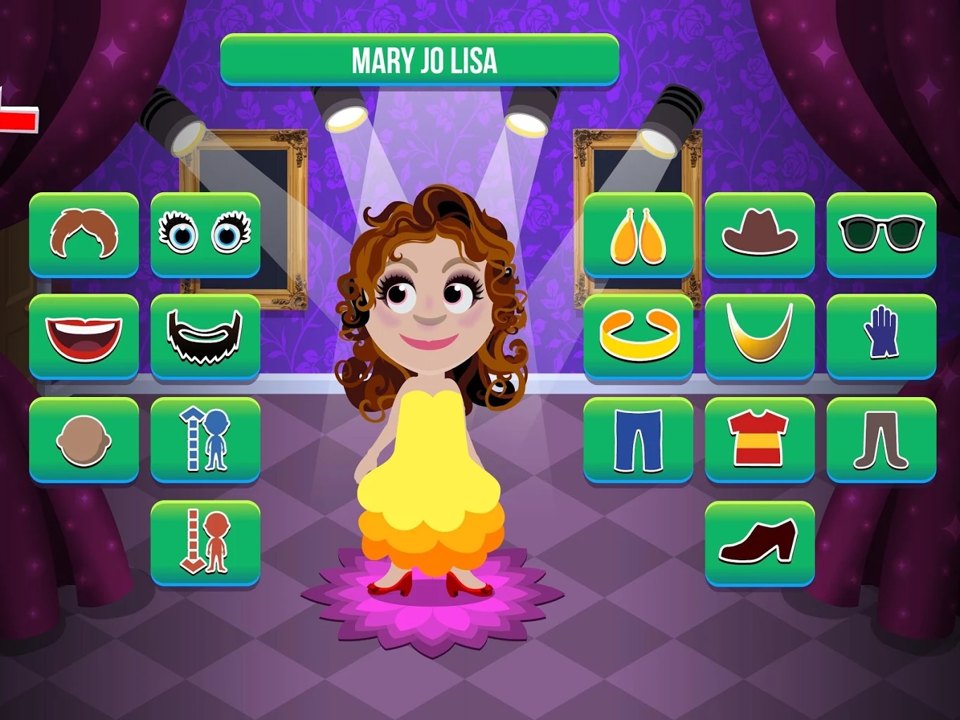Open the eyes customization option
This screenshot has width=960, height=720.
click(x=205, y=234)
